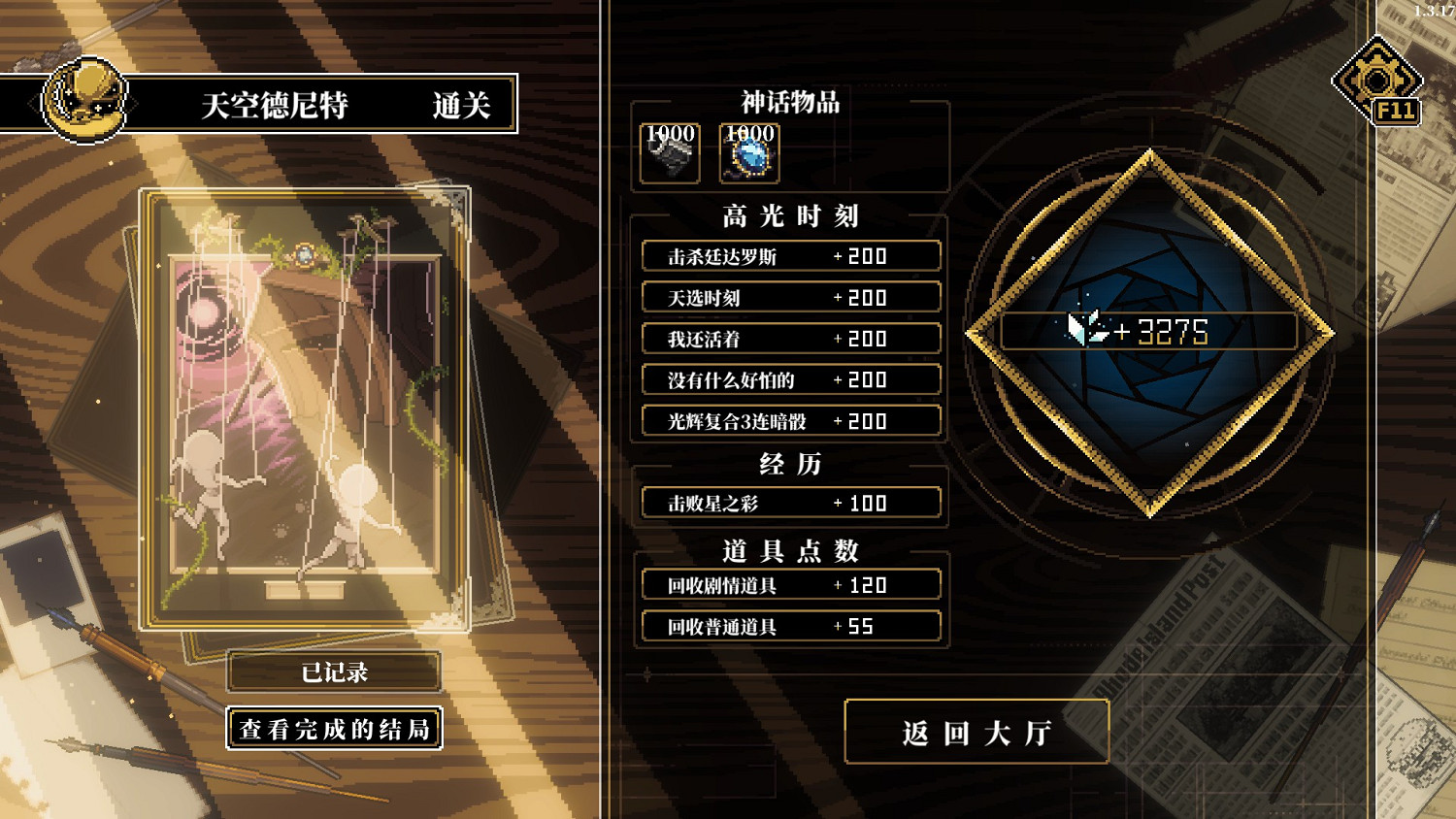Select the 我还活着 reward row
The width and height of the screenshot is (1456, 819).
790,339
